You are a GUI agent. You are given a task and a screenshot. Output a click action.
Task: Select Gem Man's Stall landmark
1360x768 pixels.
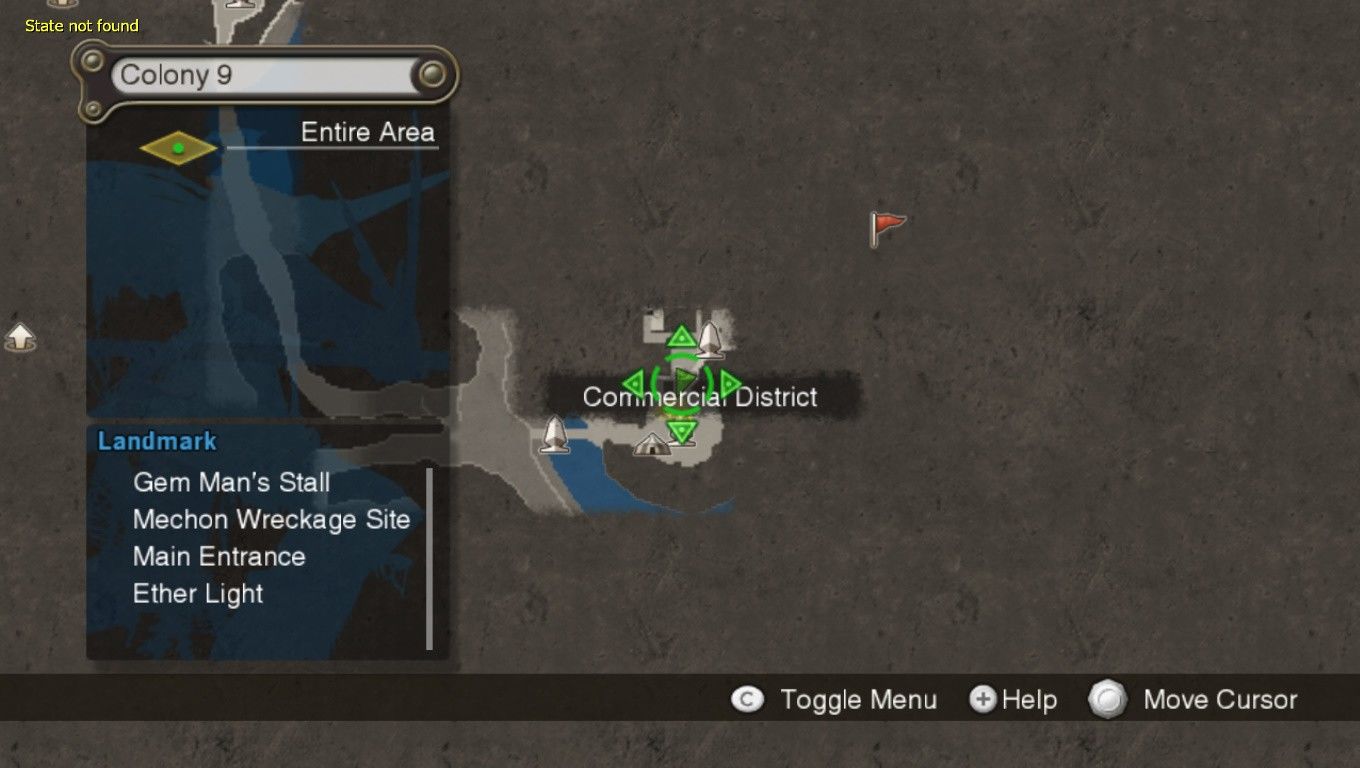pos(231,482)
